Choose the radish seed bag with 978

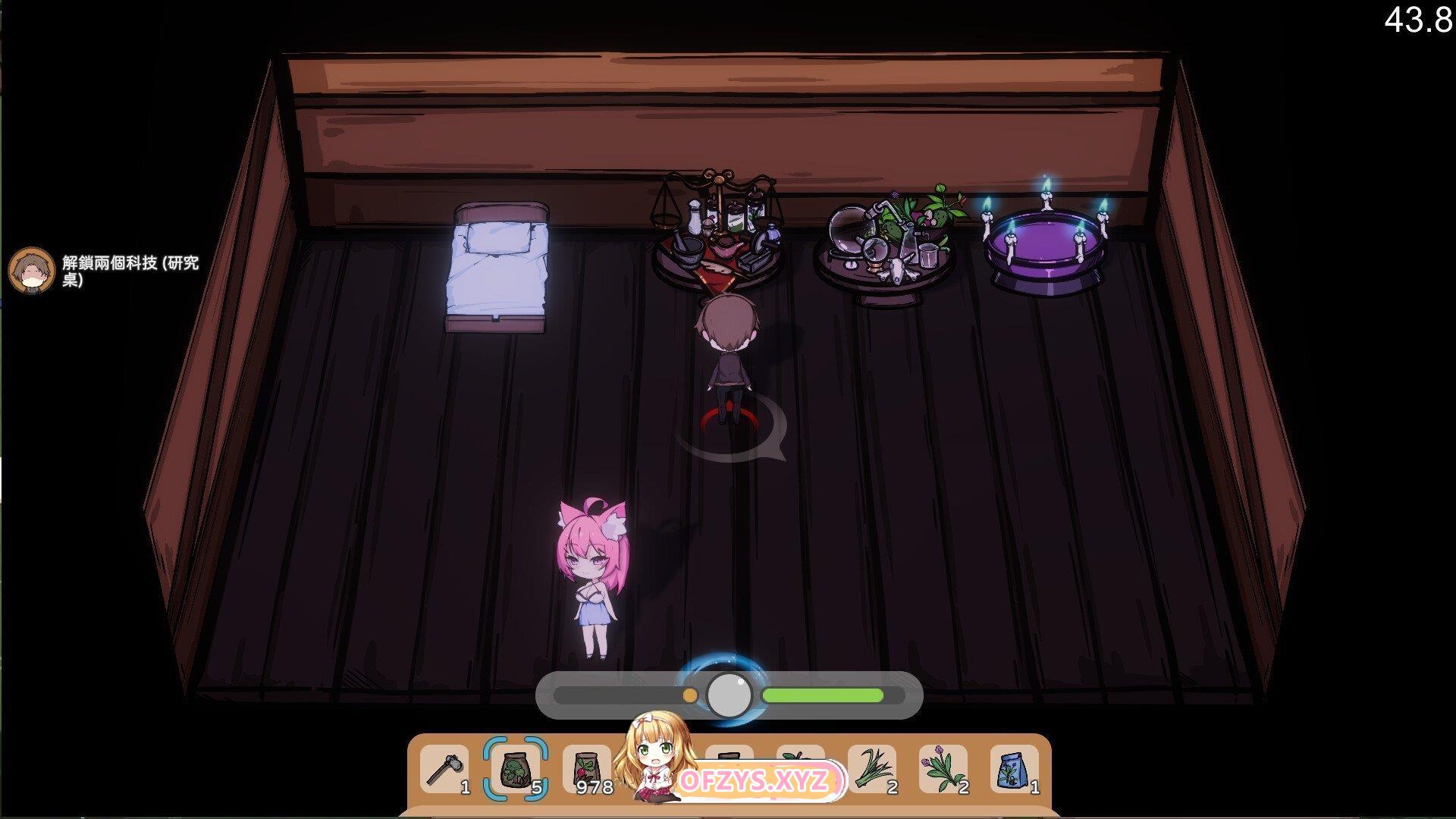coord(588,770)
